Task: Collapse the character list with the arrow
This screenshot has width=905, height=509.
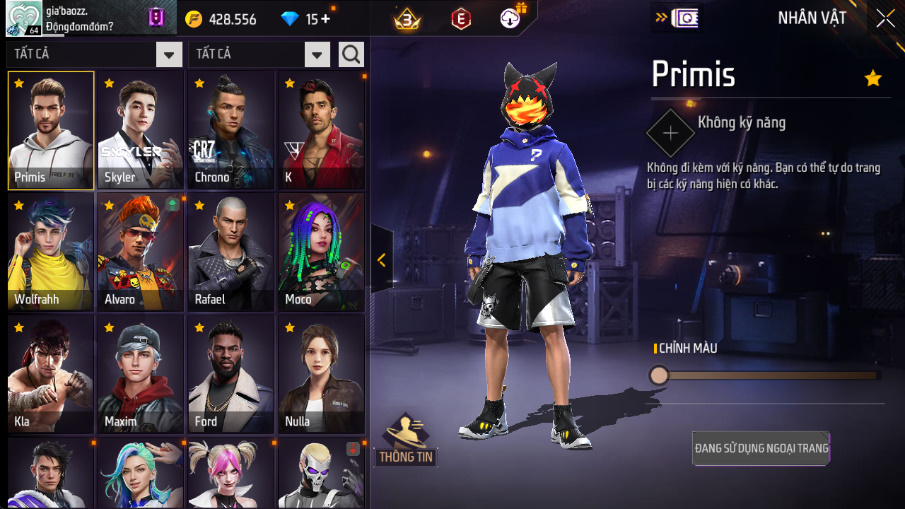Action: (381, 259)
